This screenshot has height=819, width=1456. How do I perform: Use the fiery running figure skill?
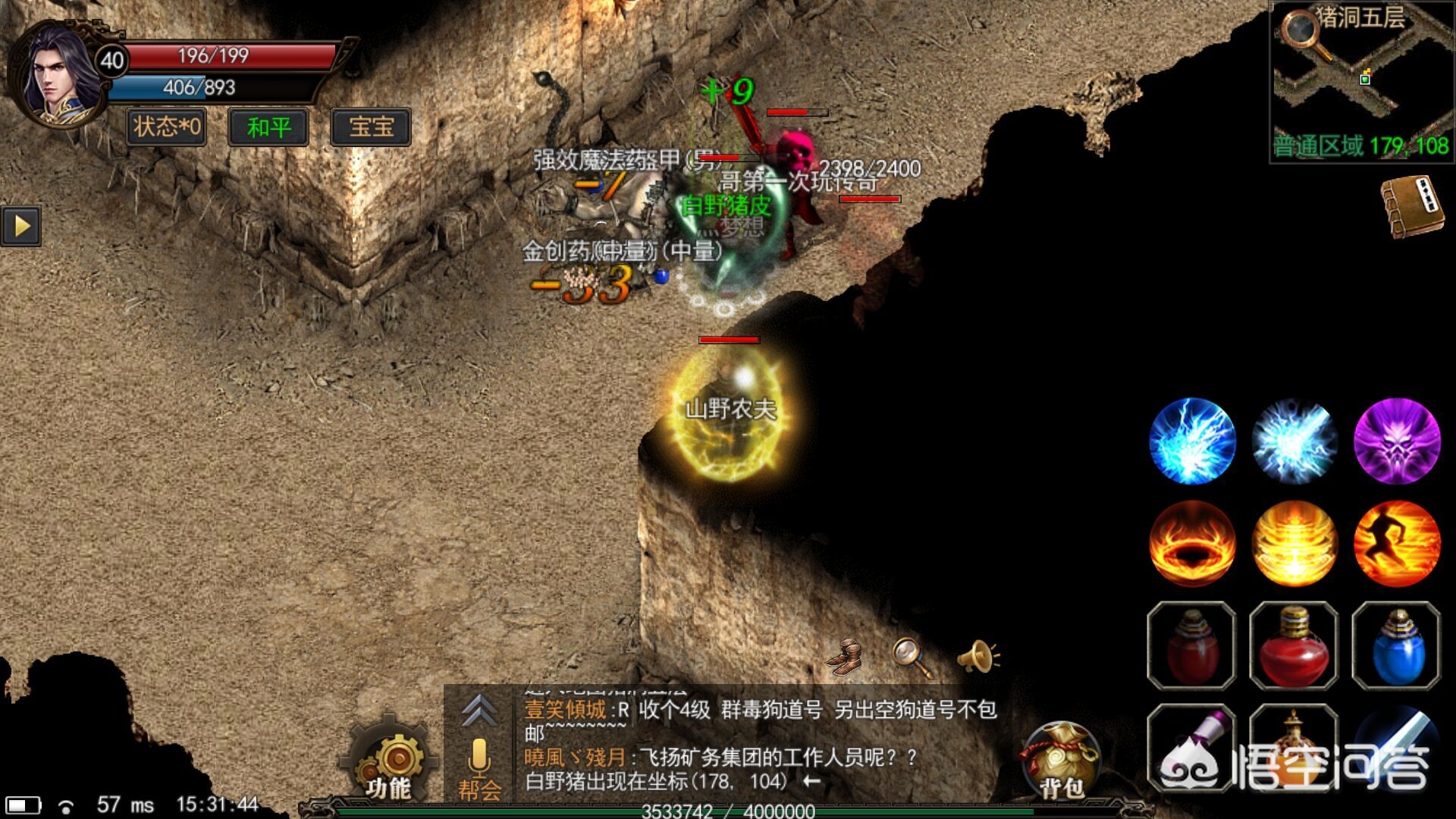1397,543
